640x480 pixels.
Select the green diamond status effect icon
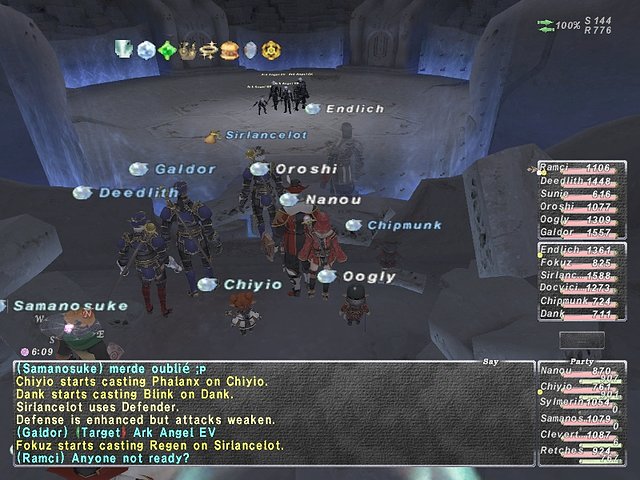(x=167, y=48)
